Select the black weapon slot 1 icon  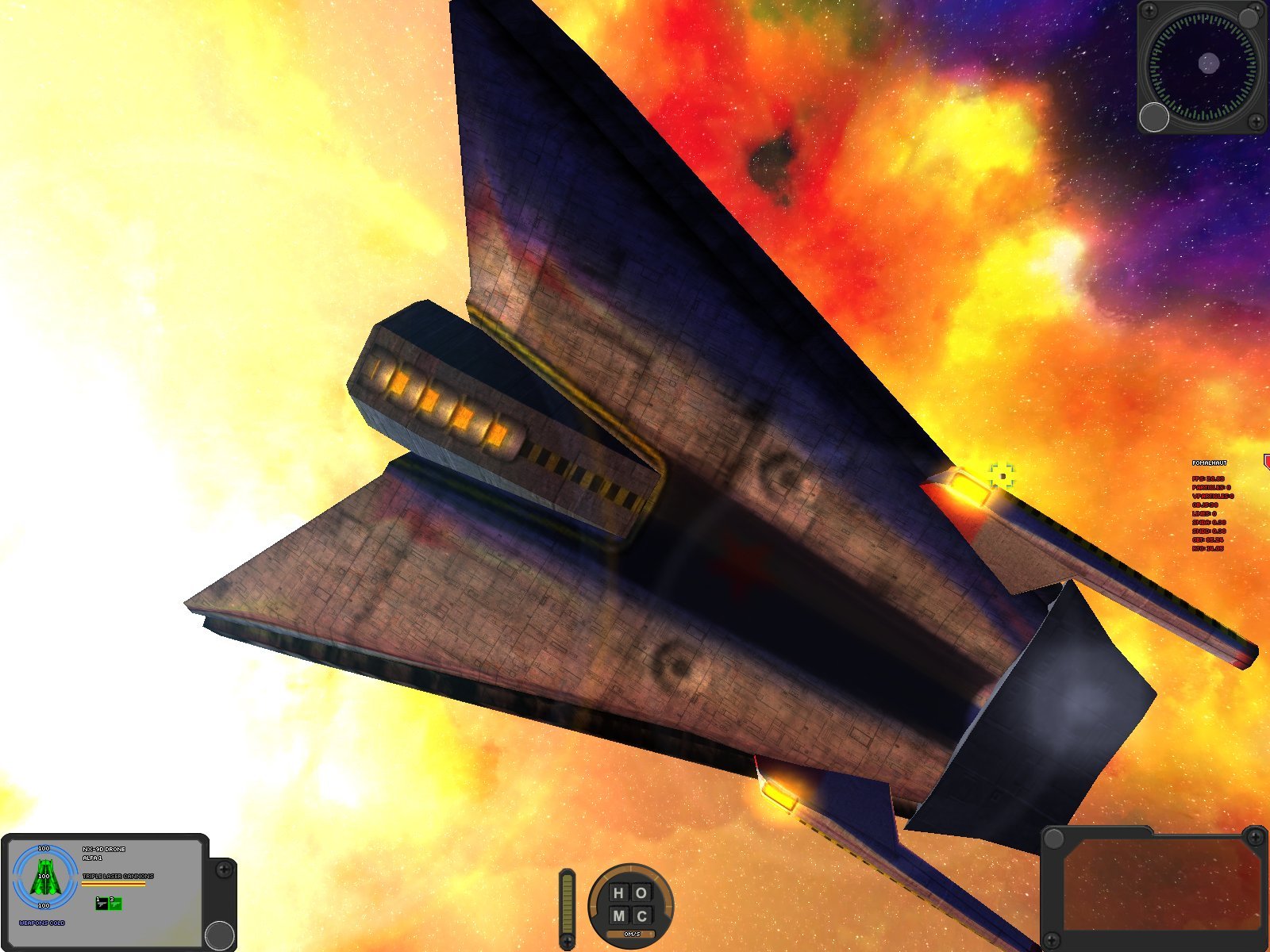coord(102,904)
